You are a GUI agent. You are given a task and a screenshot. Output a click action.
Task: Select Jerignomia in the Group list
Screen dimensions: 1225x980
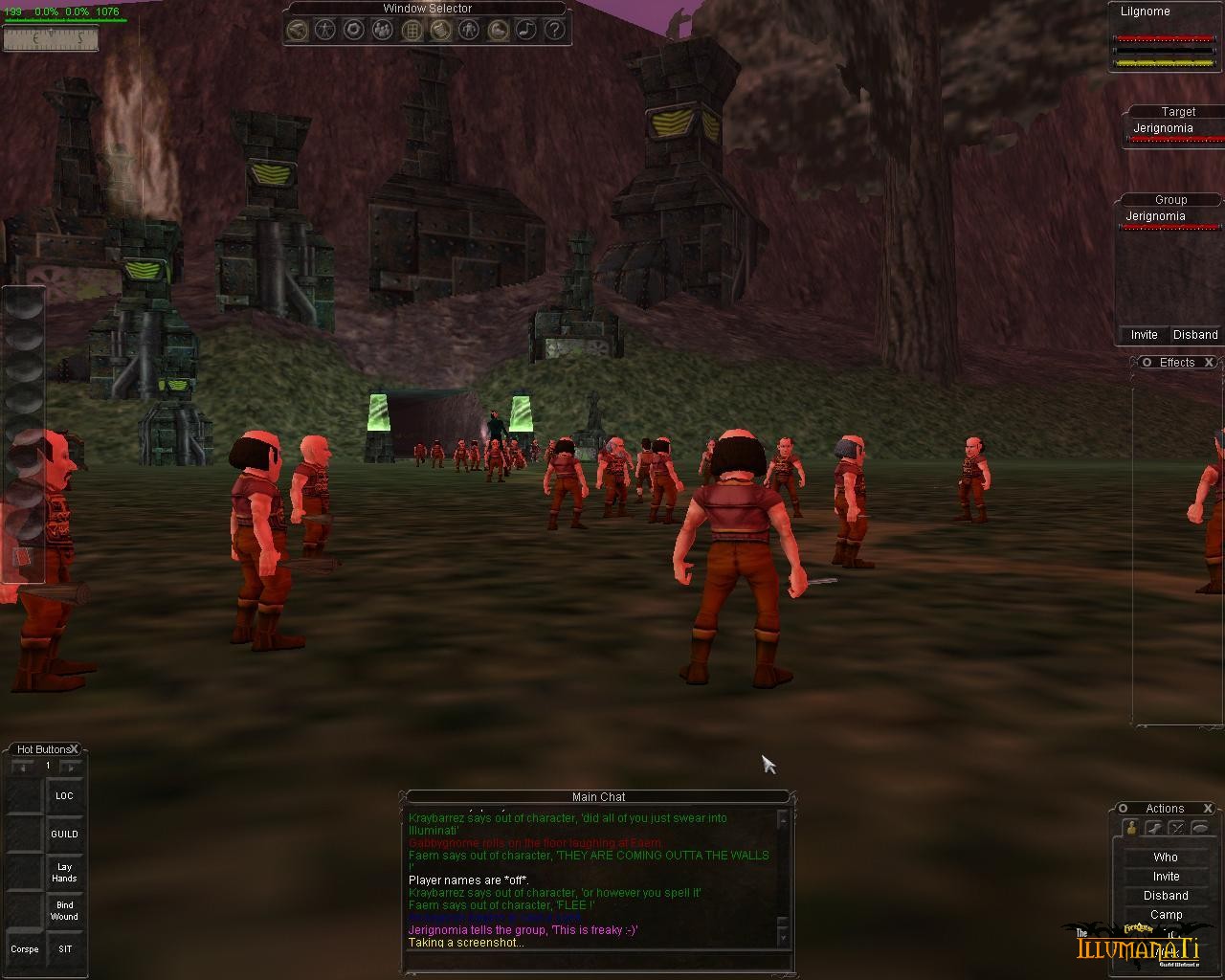tap(1155, 216)
